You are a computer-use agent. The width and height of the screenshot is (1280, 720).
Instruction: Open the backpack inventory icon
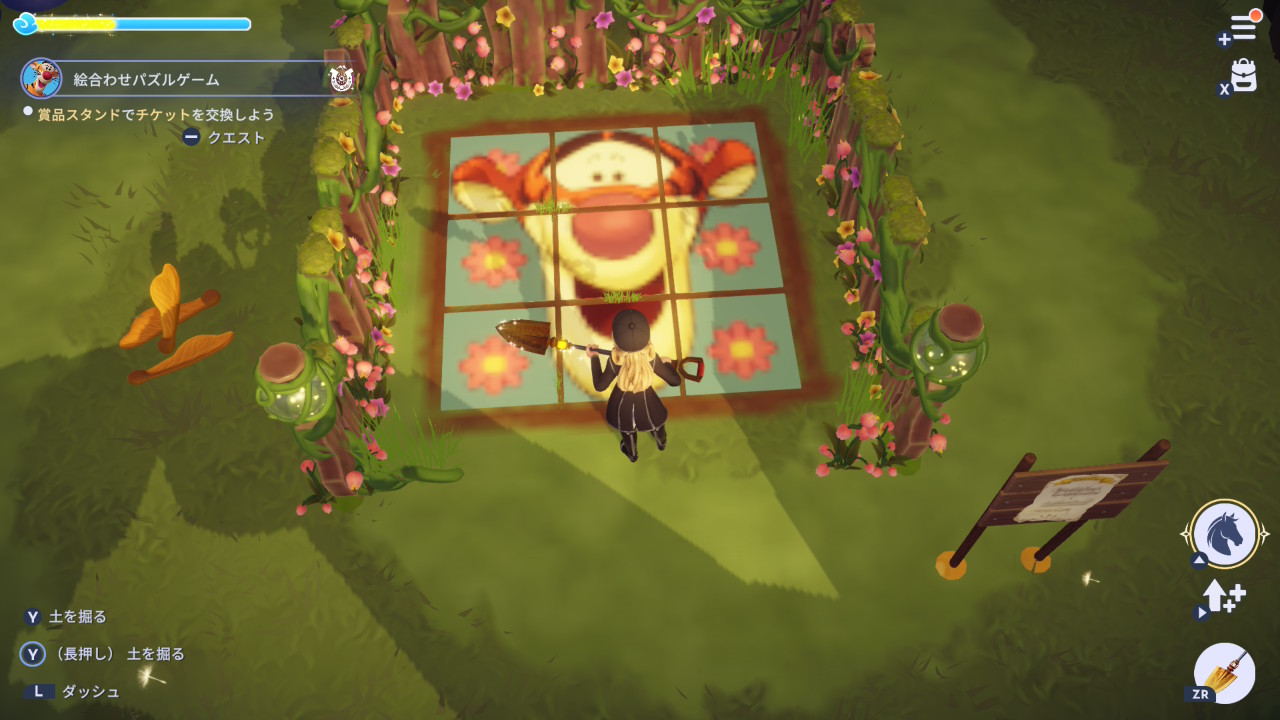1243,76
